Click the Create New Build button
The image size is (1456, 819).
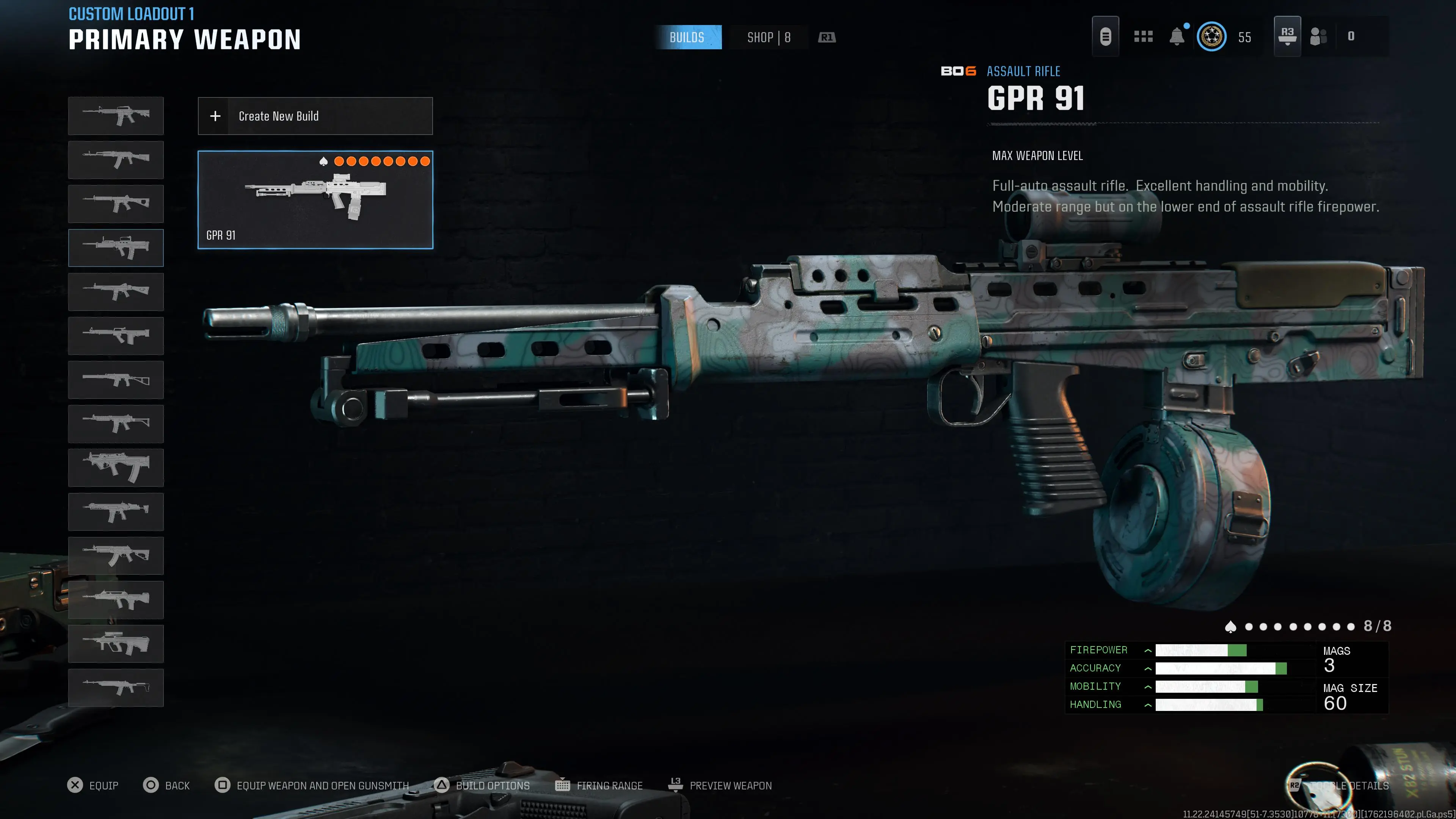coord(315,116)
